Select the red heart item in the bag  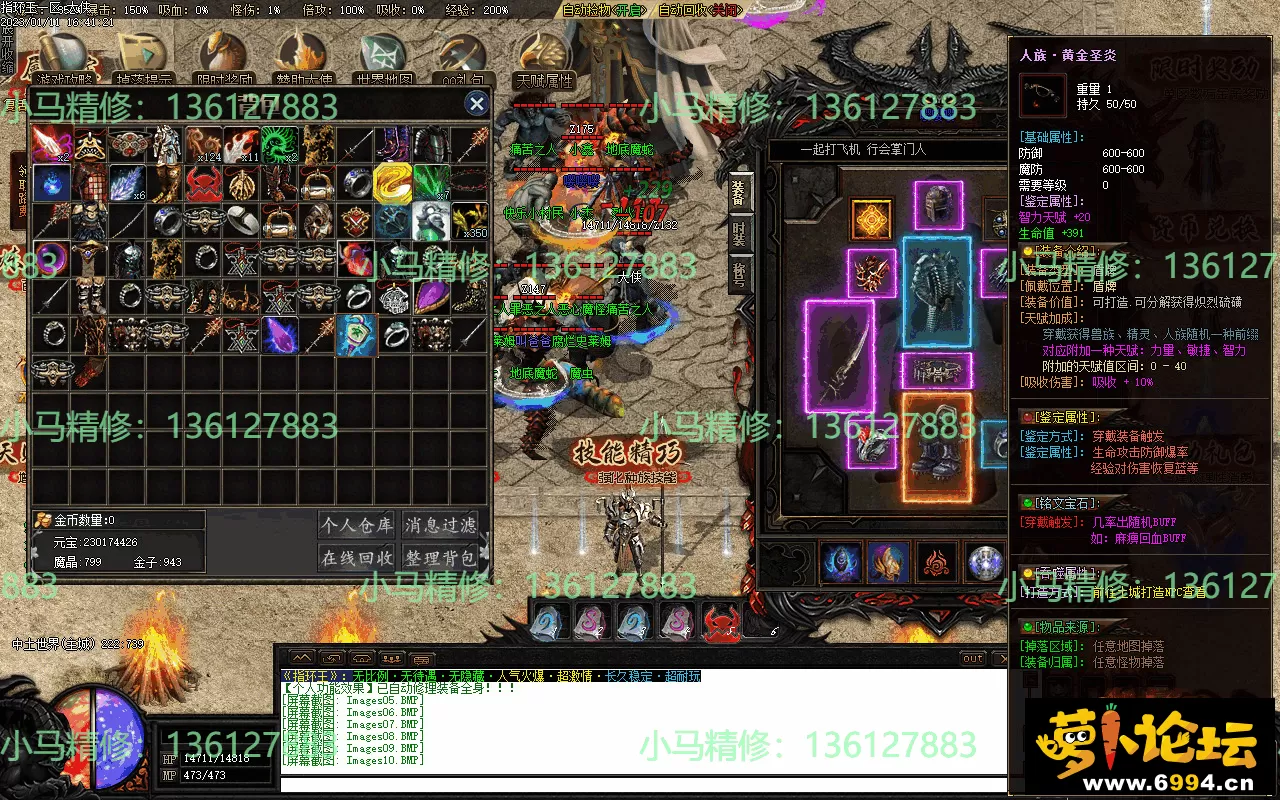tap(355, 259)
